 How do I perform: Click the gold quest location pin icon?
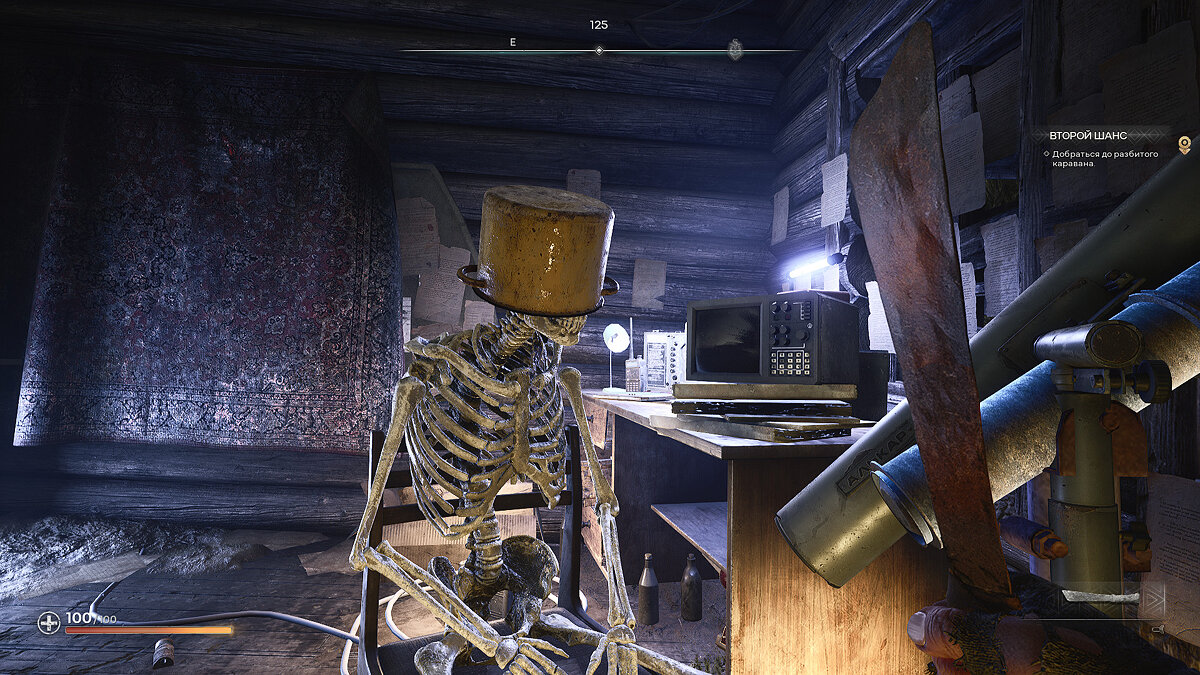point(1184,145)
